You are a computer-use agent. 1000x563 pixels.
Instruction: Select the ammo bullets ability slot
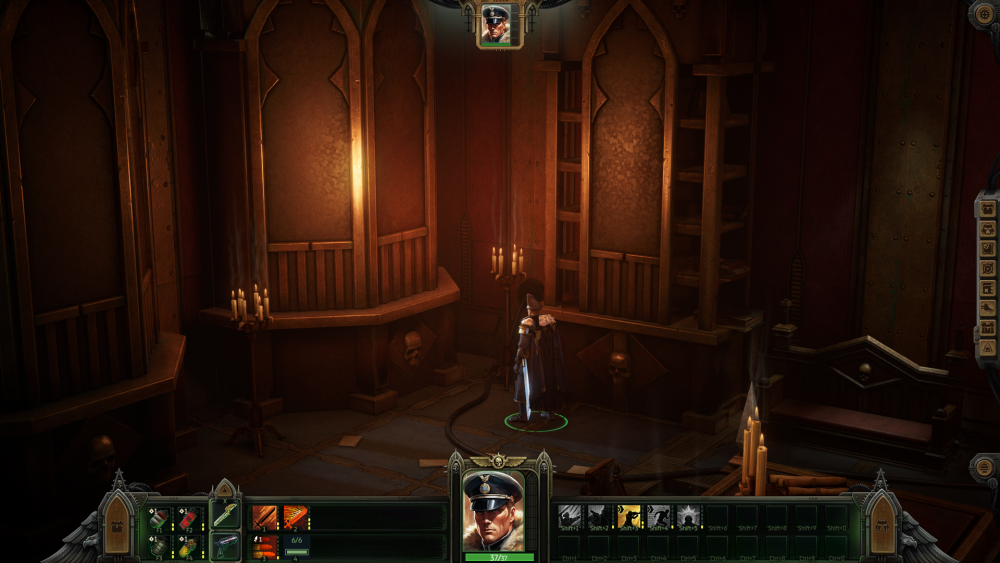[265, 546]
